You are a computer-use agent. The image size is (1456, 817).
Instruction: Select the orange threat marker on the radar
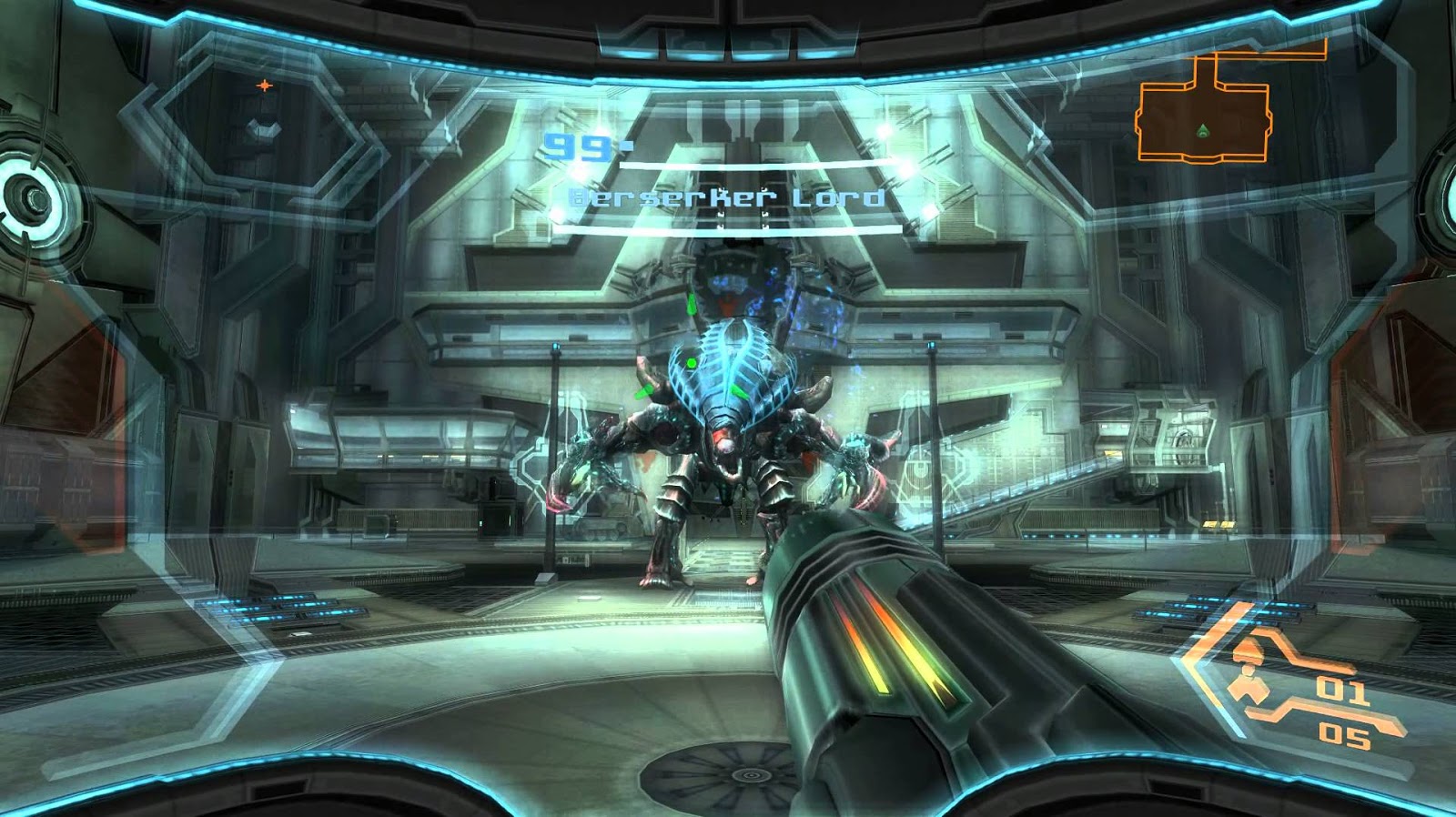(x=264, y=86)
